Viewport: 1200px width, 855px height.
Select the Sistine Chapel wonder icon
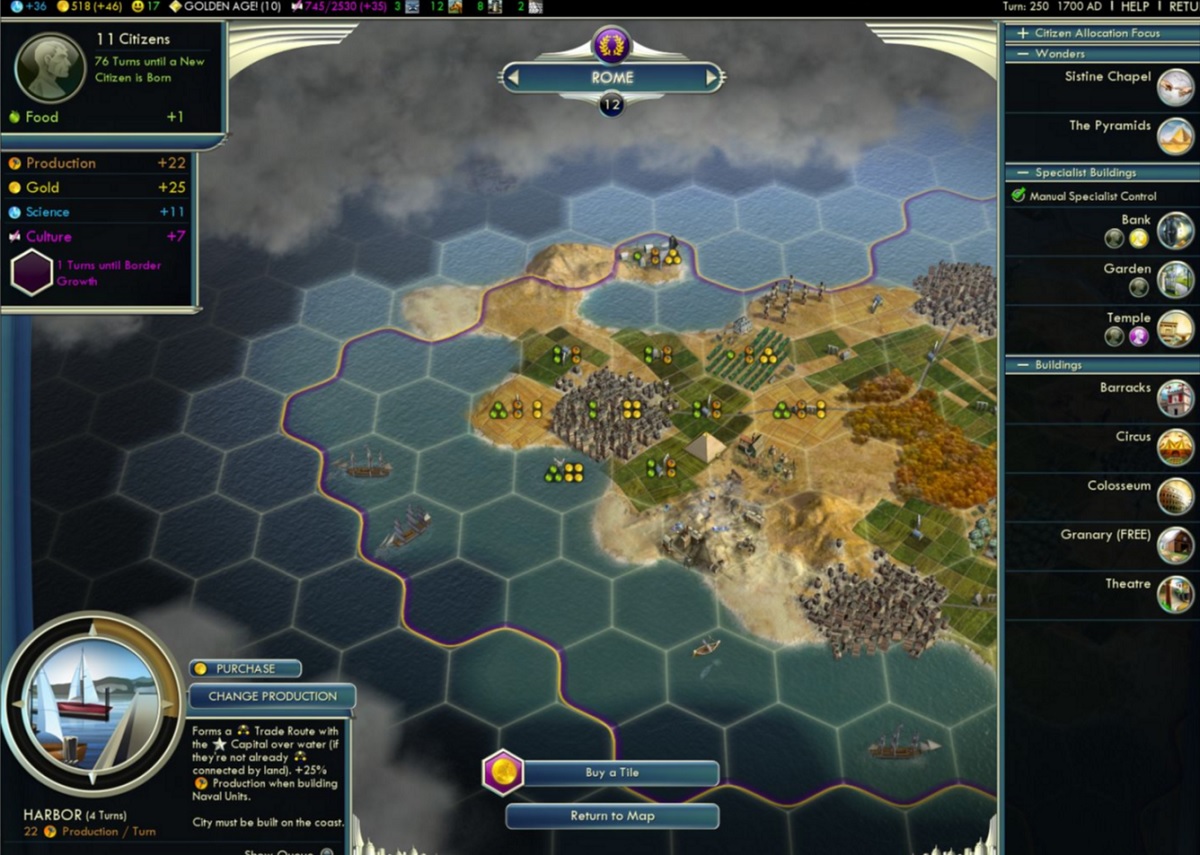tap(1175, 87)
